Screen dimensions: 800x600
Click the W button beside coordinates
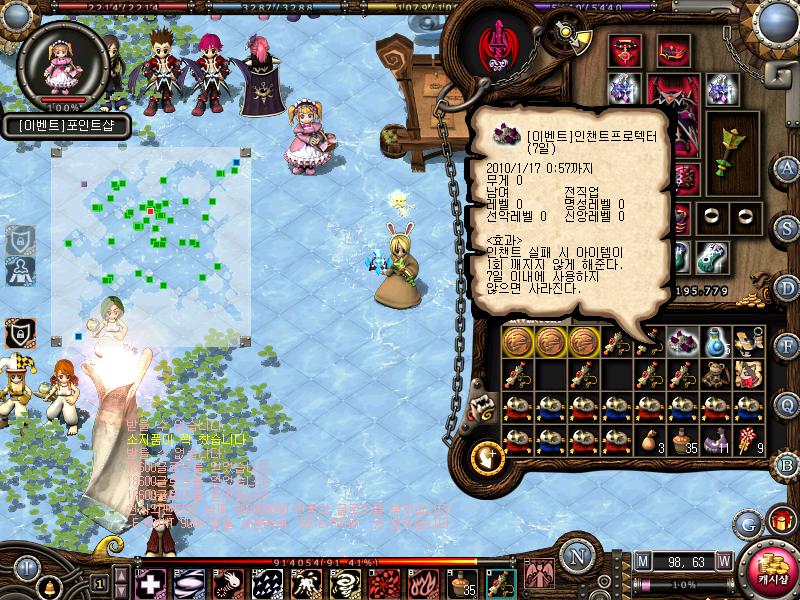coord(723,560)
